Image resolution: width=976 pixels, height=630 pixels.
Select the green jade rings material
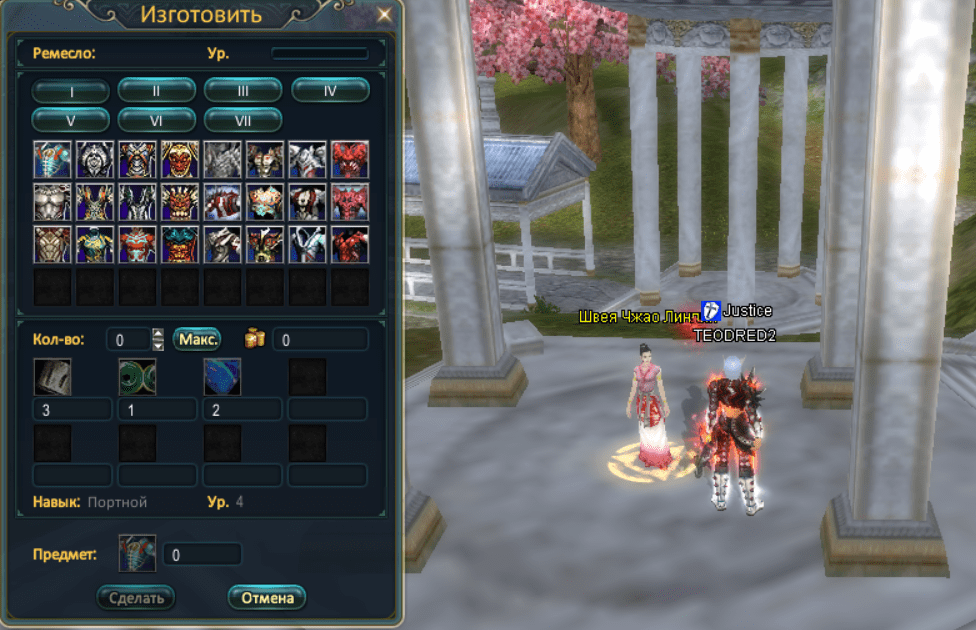click(137, 377)
